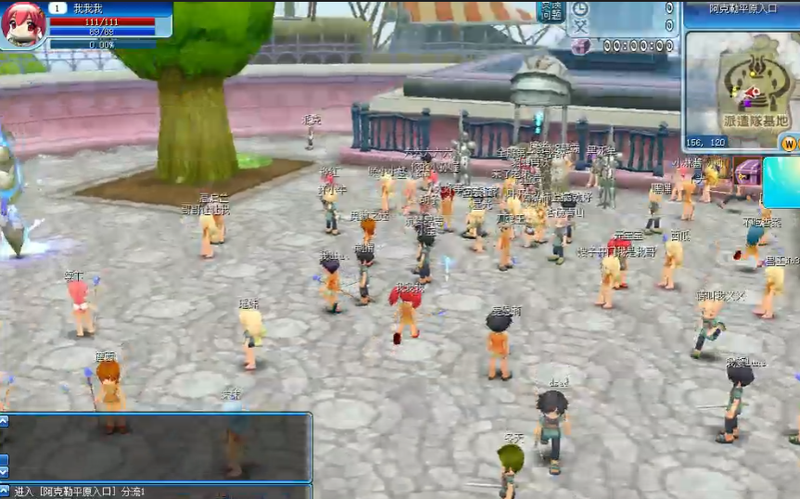Click the clock icon in the top panel
This screenshot has height=499, width=800.
click(581, 9)
